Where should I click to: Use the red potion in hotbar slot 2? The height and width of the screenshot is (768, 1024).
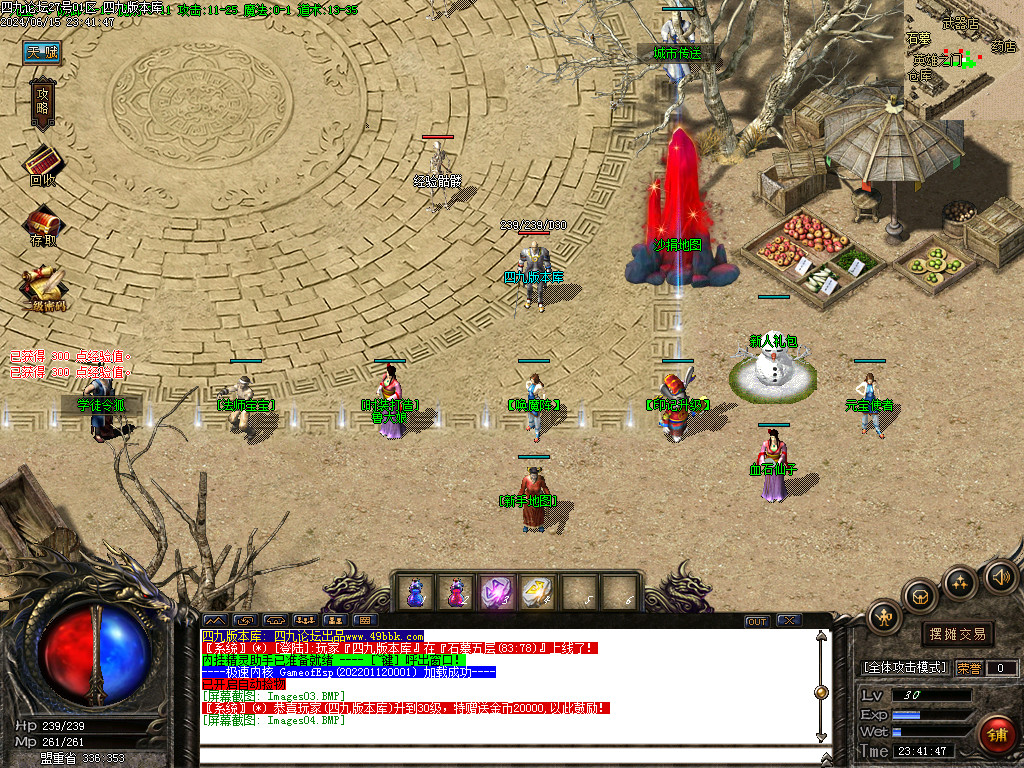pos(456,592)
